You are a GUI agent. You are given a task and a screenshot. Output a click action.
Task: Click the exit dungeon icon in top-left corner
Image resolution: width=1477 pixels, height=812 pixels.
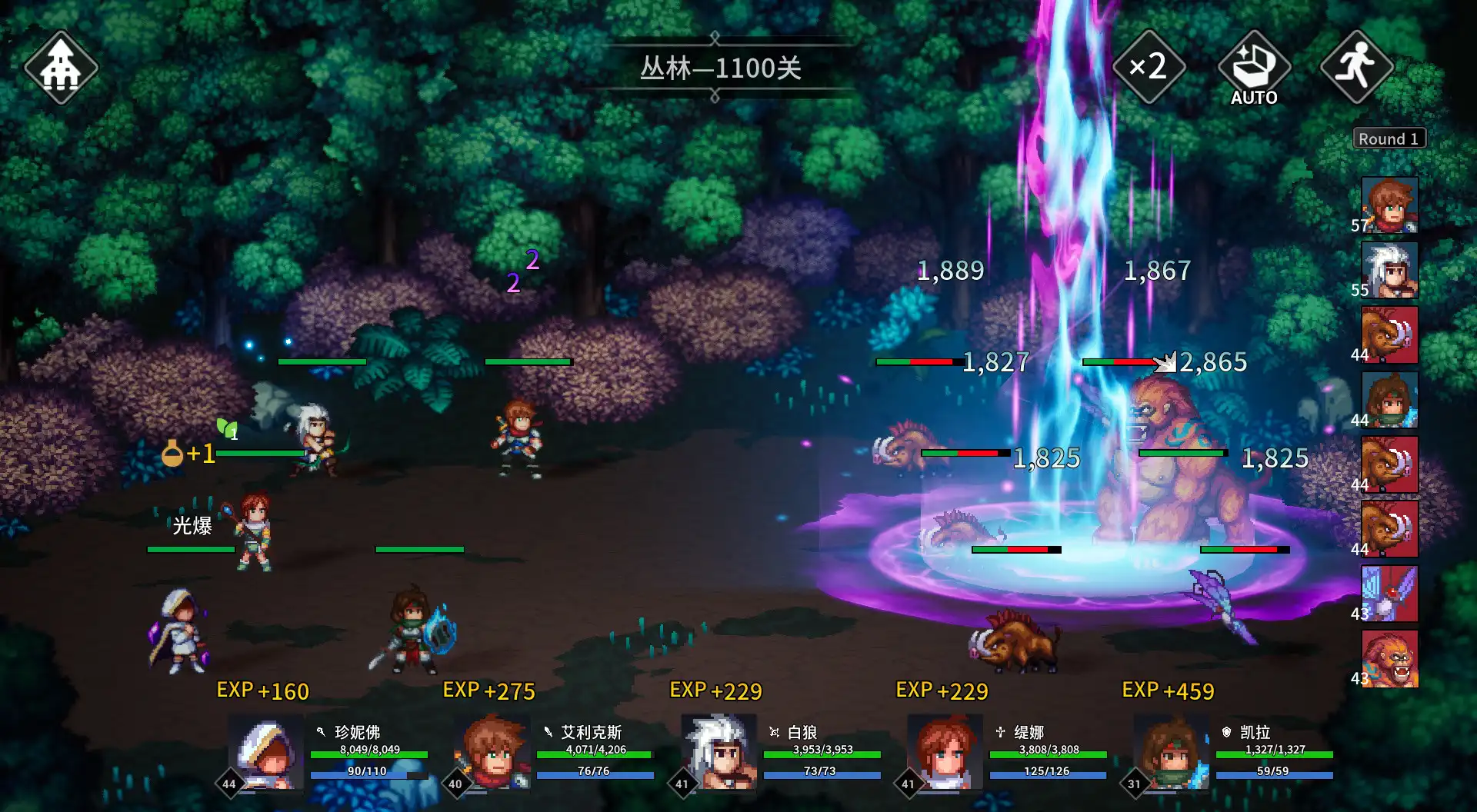point(60,68)
